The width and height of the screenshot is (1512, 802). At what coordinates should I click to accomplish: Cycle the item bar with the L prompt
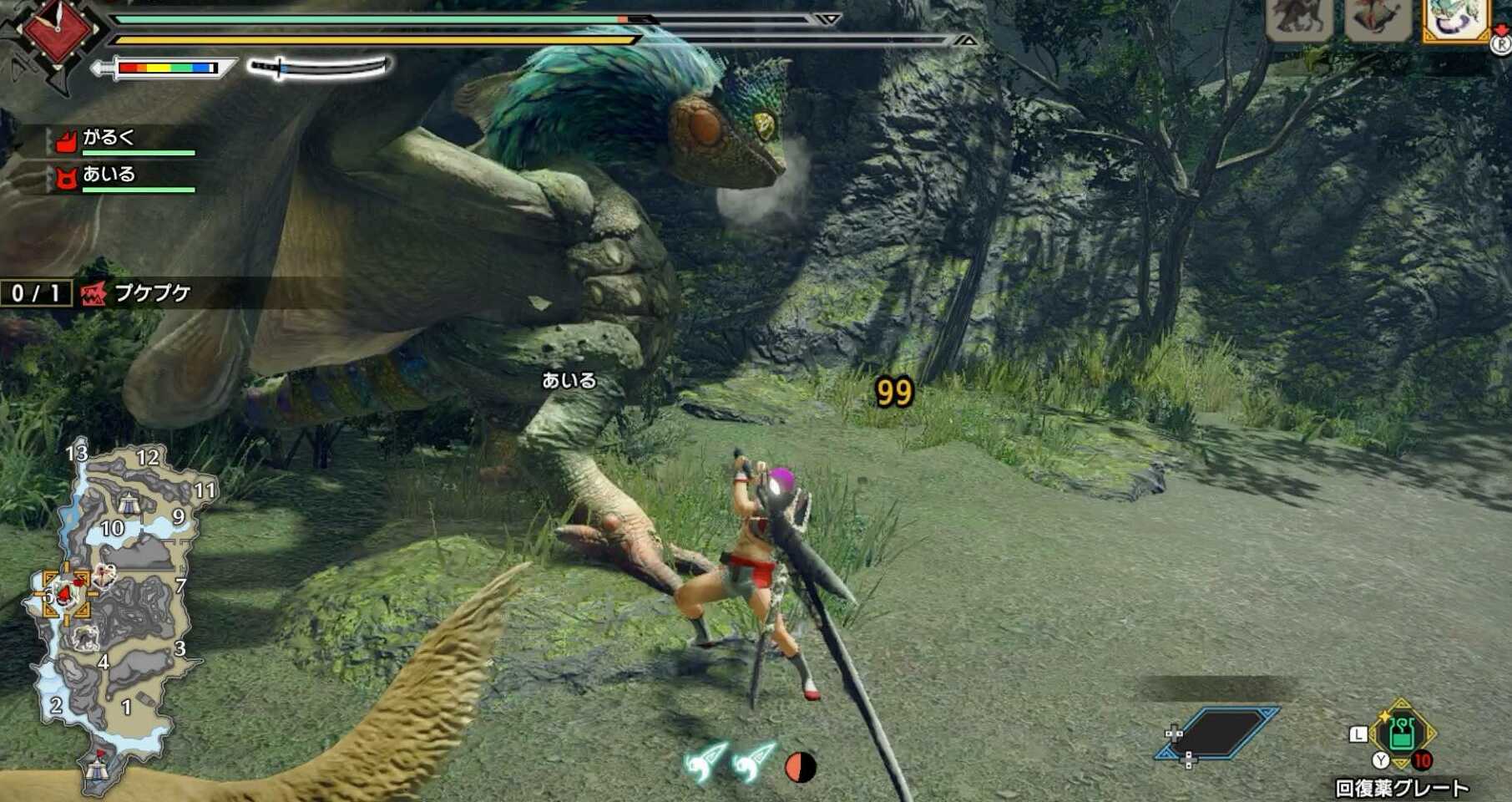(x=1358, y=735)
